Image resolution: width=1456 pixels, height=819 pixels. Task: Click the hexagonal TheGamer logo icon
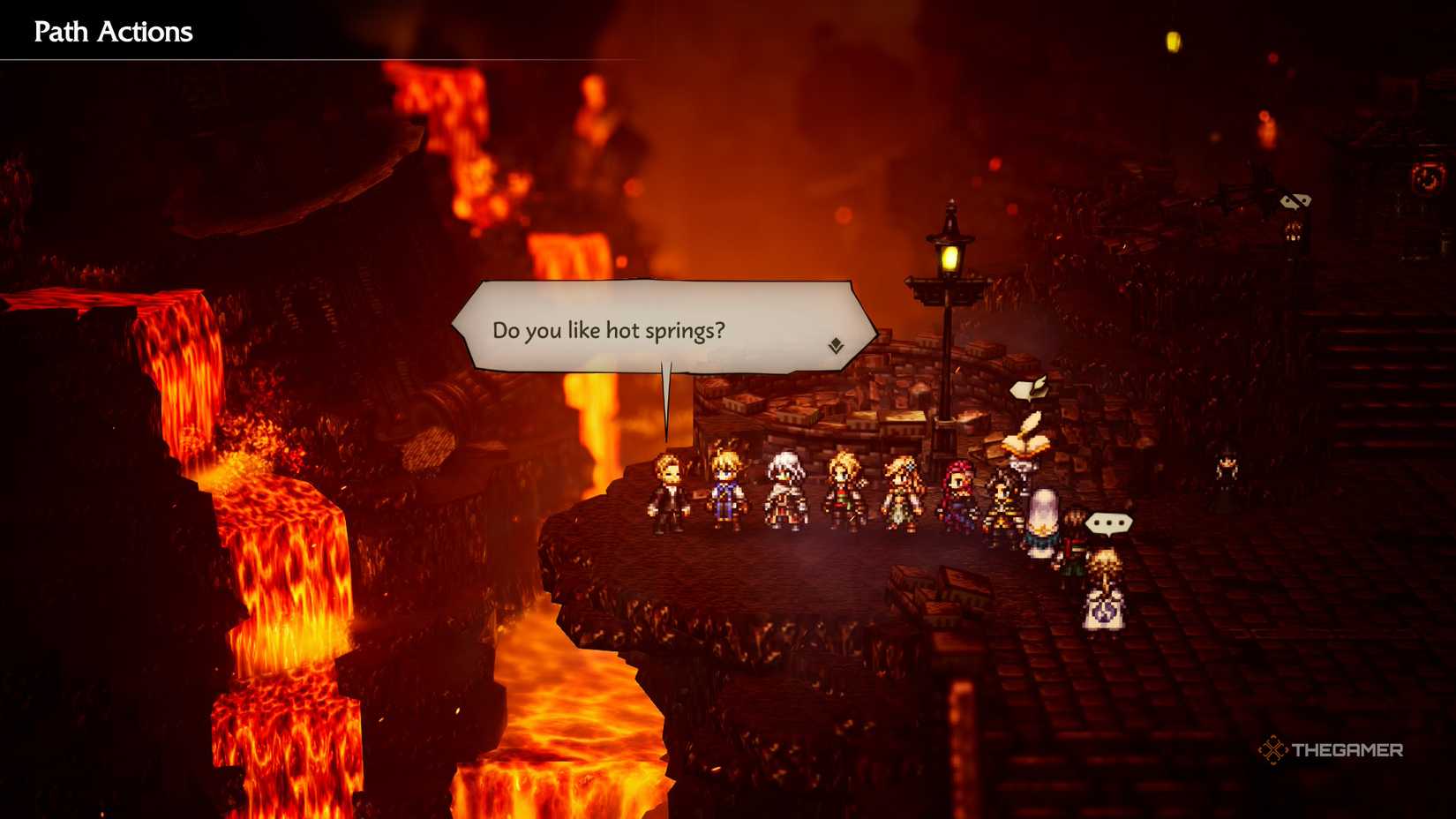pyautogui.click(x=1274, y=750)
